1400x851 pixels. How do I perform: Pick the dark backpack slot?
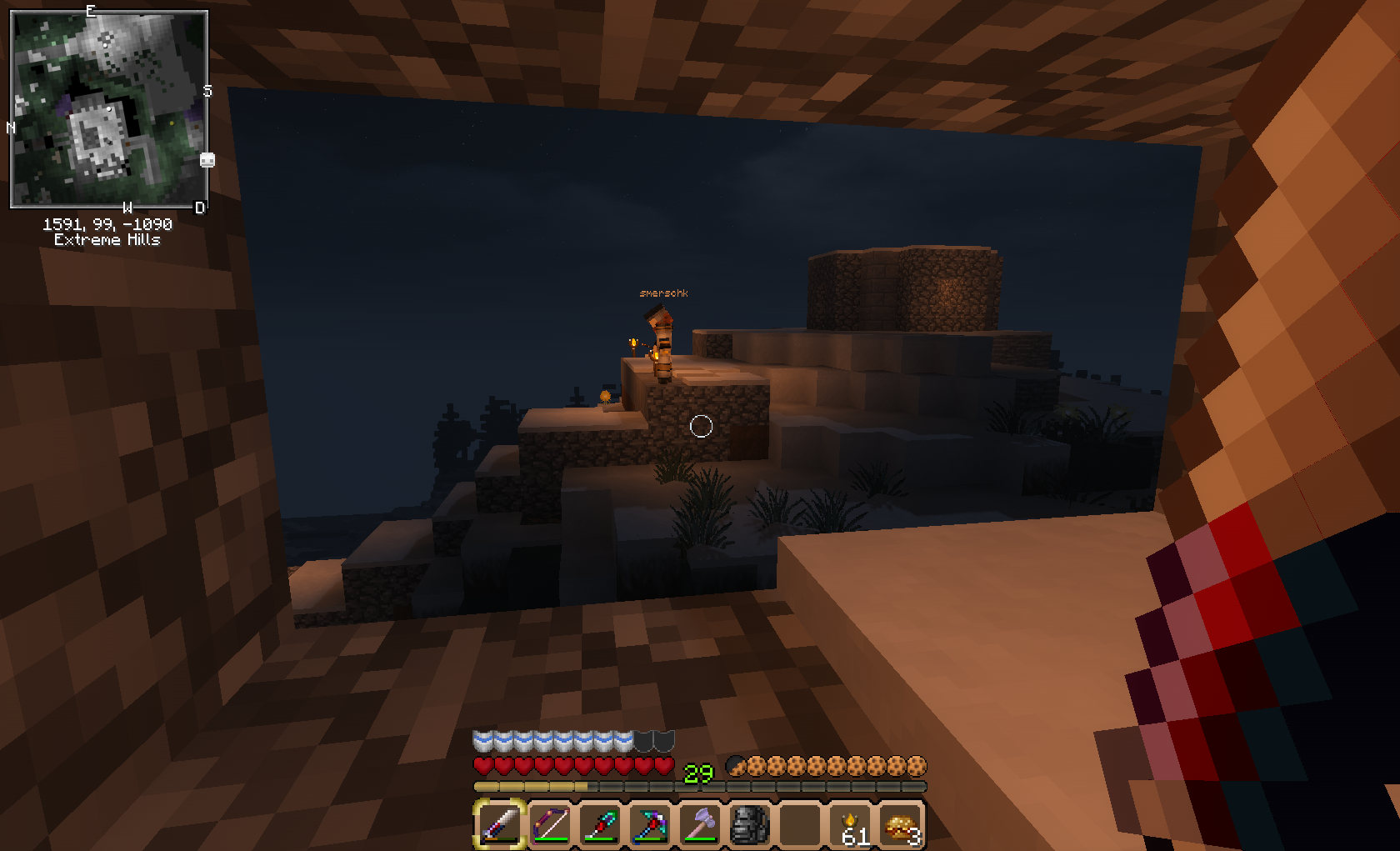pyautogui.click(x=750, y=824)
